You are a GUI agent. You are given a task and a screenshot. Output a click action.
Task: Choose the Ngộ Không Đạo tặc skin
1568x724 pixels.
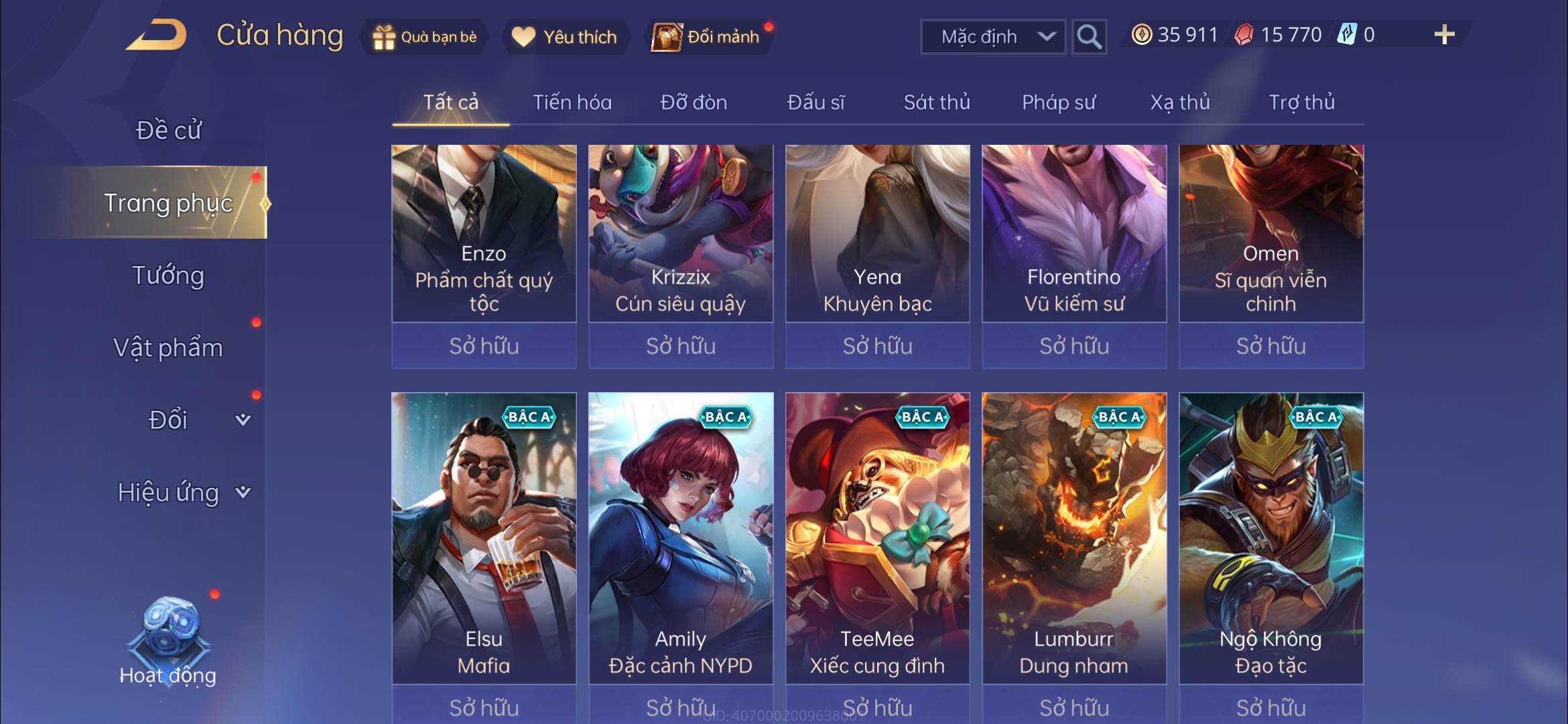(1270, 536)
